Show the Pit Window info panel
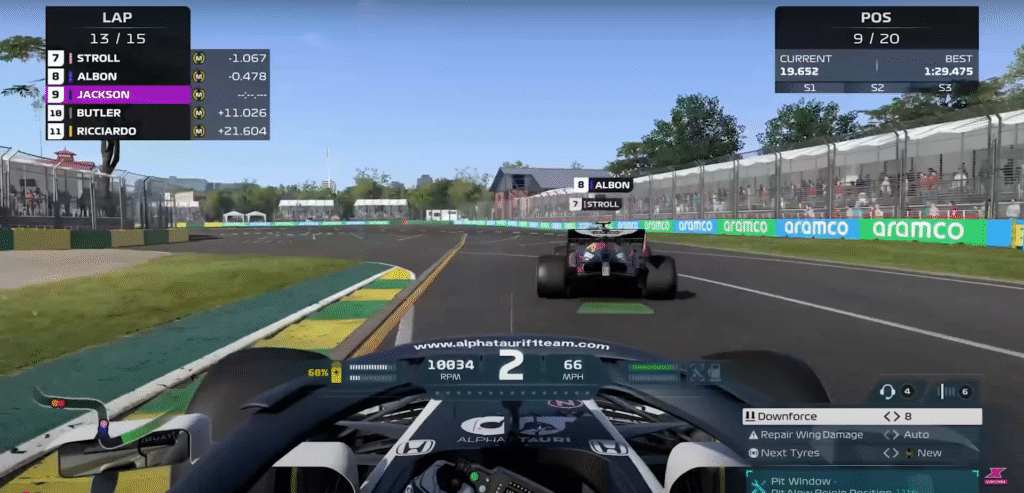The height and width of the screenshot is (493, 1024). tap(860, 481)
